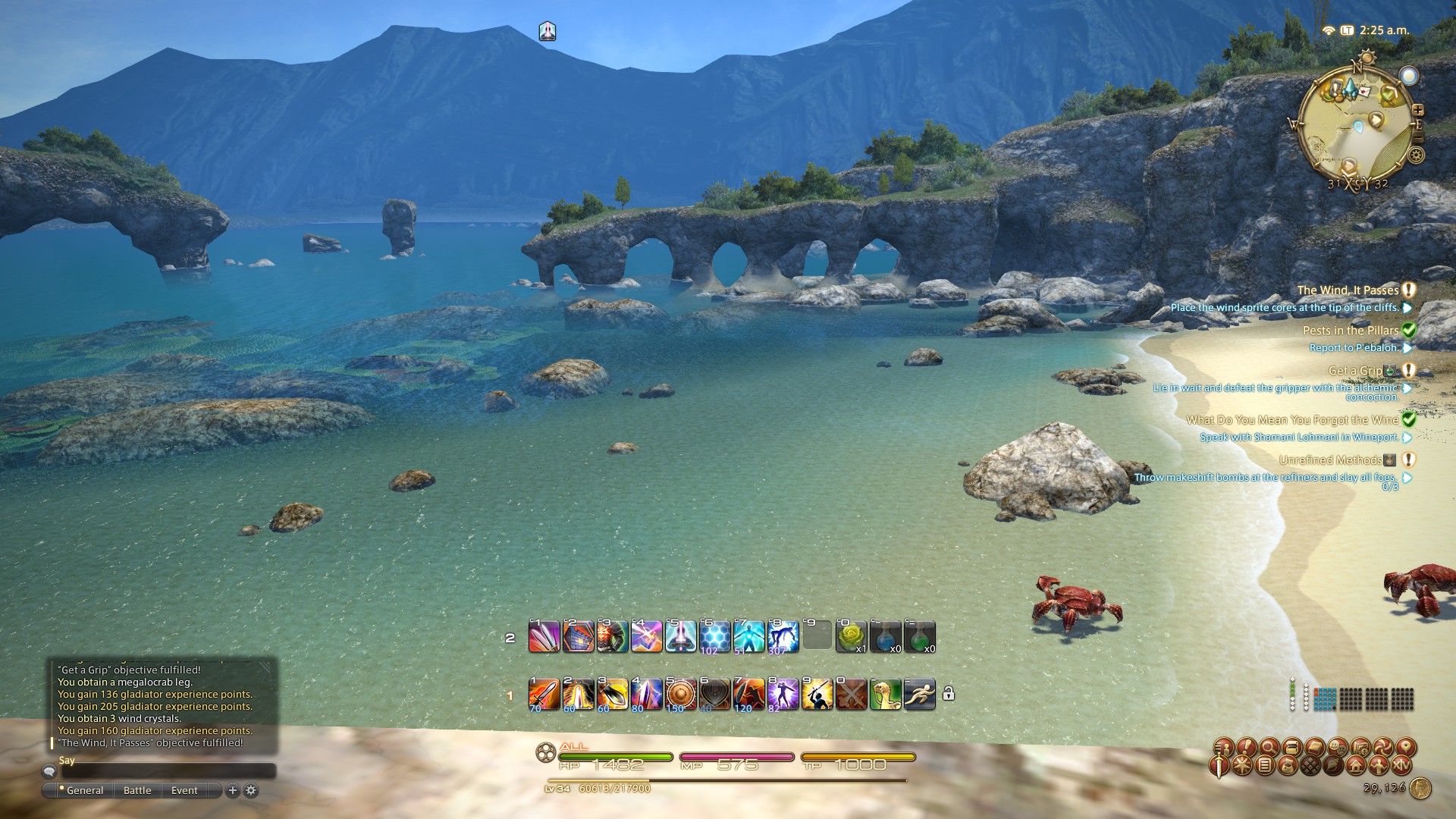Activate the Sprint running figure action
This screenshot has height=819, width=1456.
point(919,694)
